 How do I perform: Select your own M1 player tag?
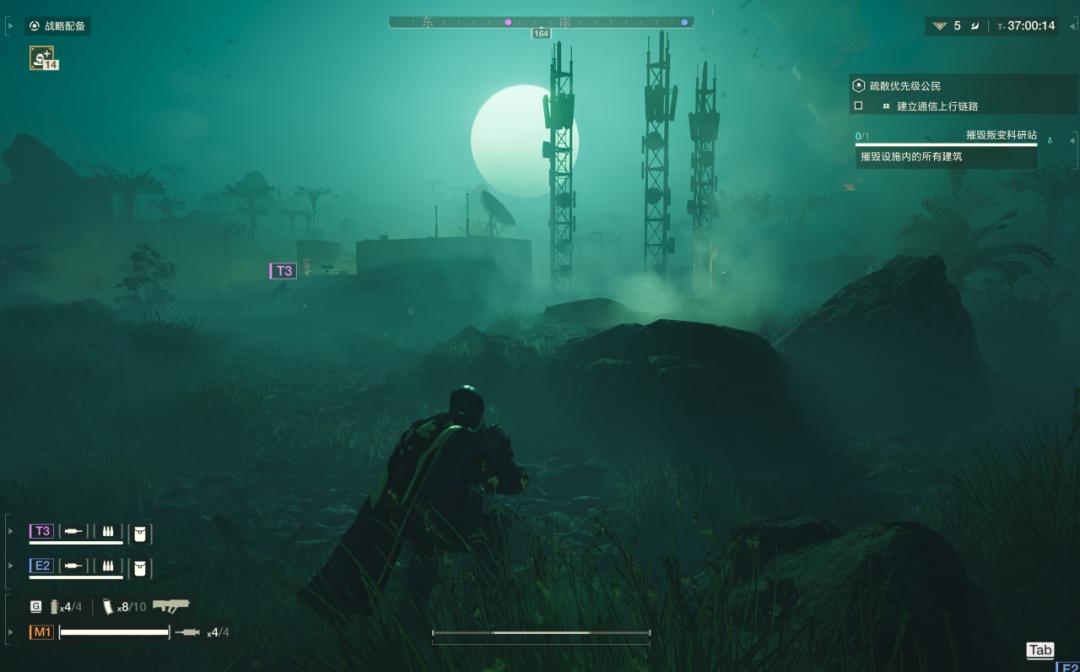click(x=42, y=632)
